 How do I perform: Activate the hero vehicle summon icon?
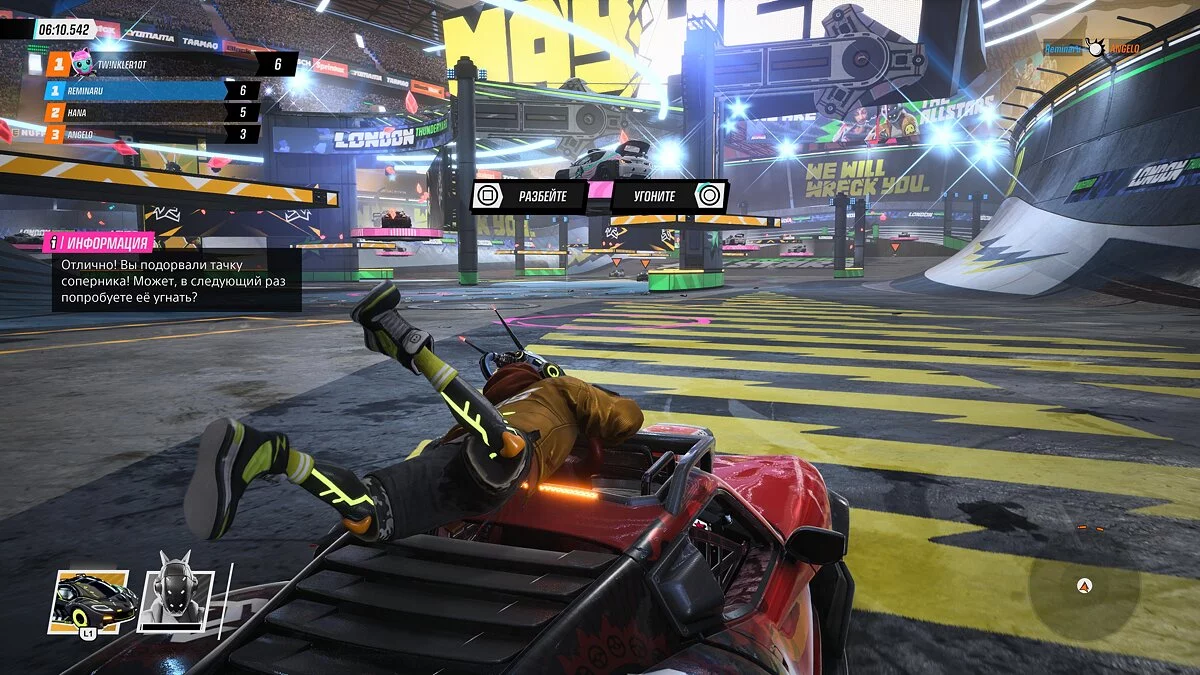pos(91,602)
